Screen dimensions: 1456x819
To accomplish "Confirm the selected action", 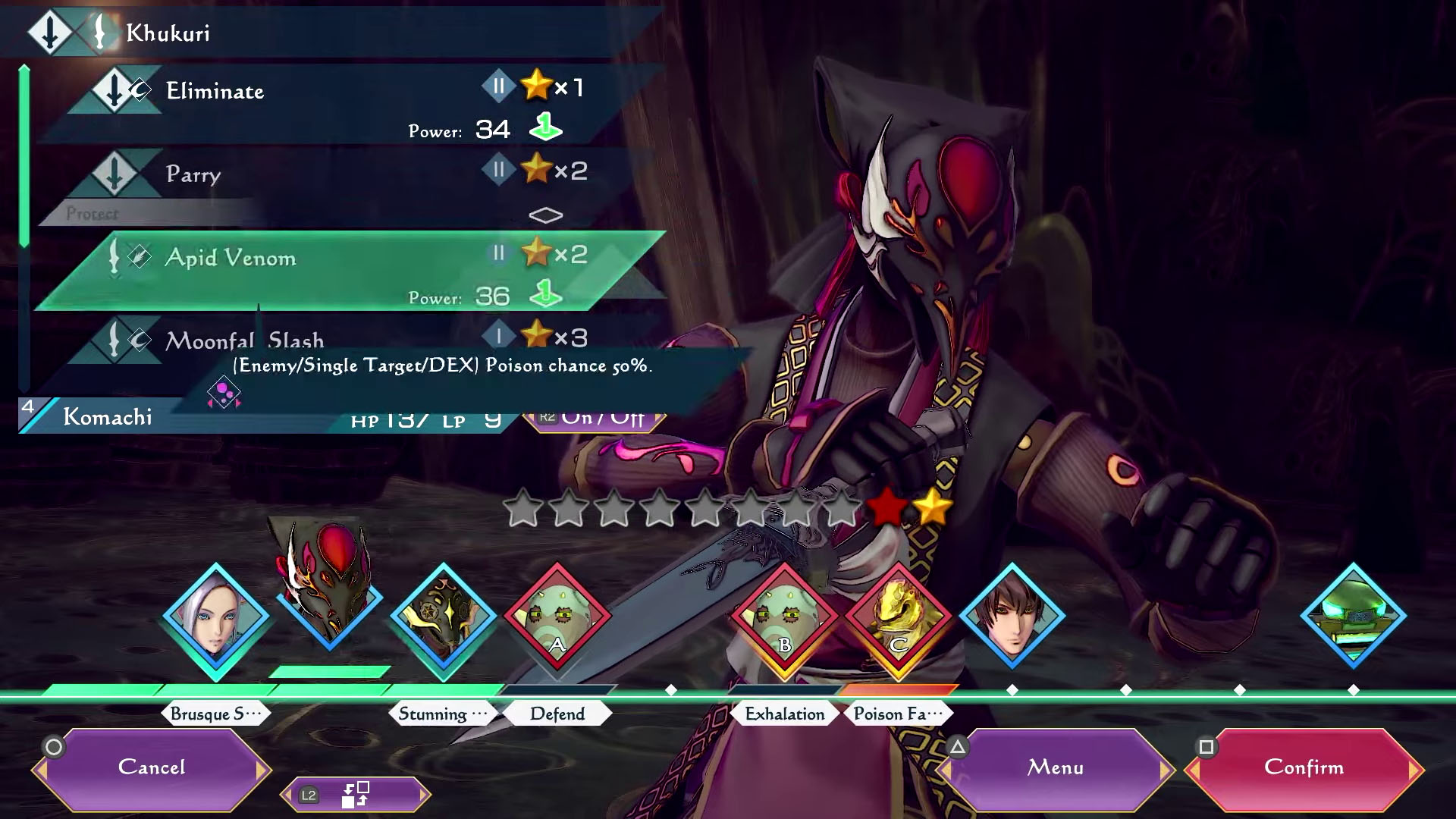I will click(1304, 768).
